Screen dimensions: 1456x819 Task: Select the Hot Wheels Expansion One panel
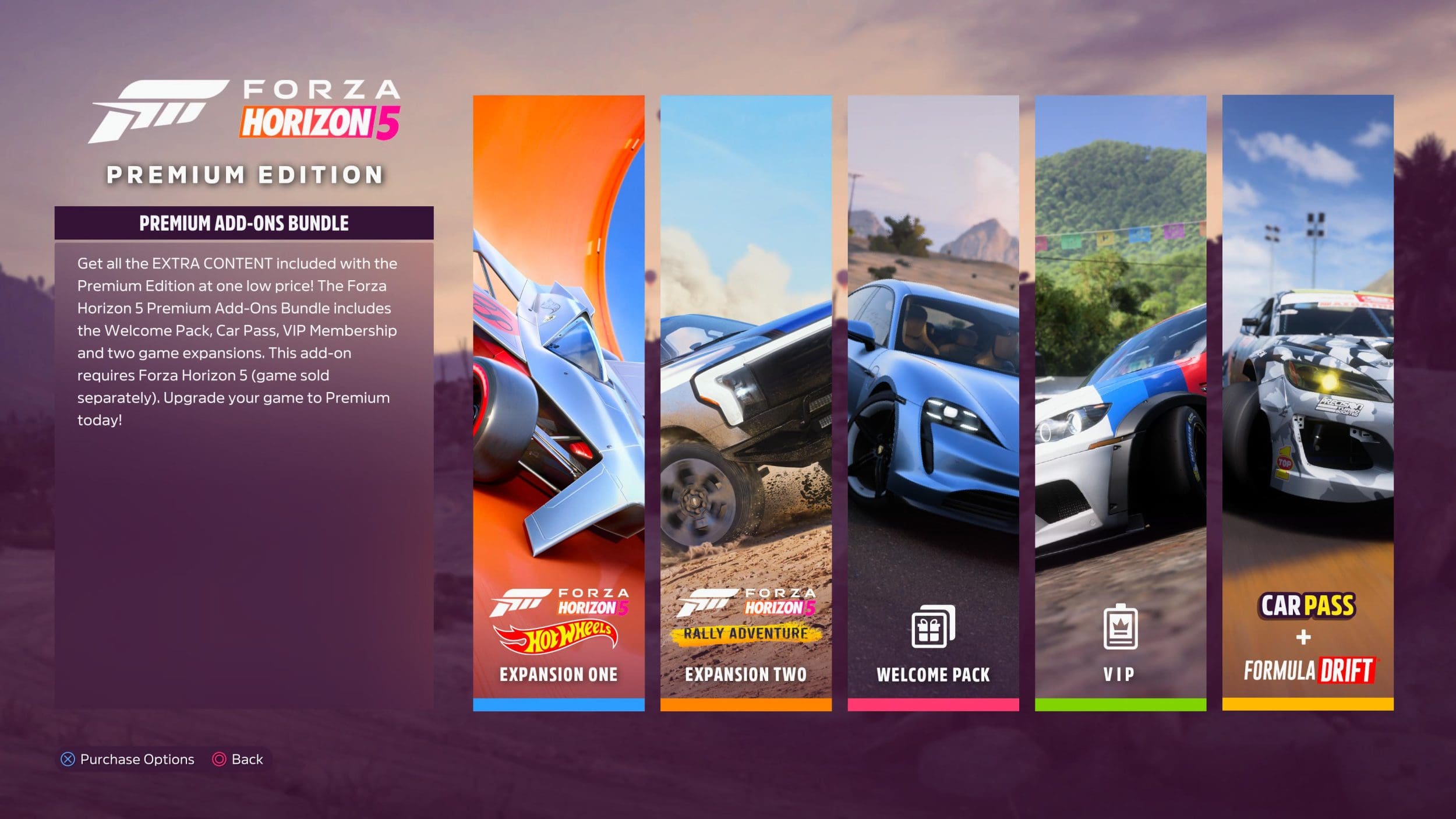(x=559, y=402)
